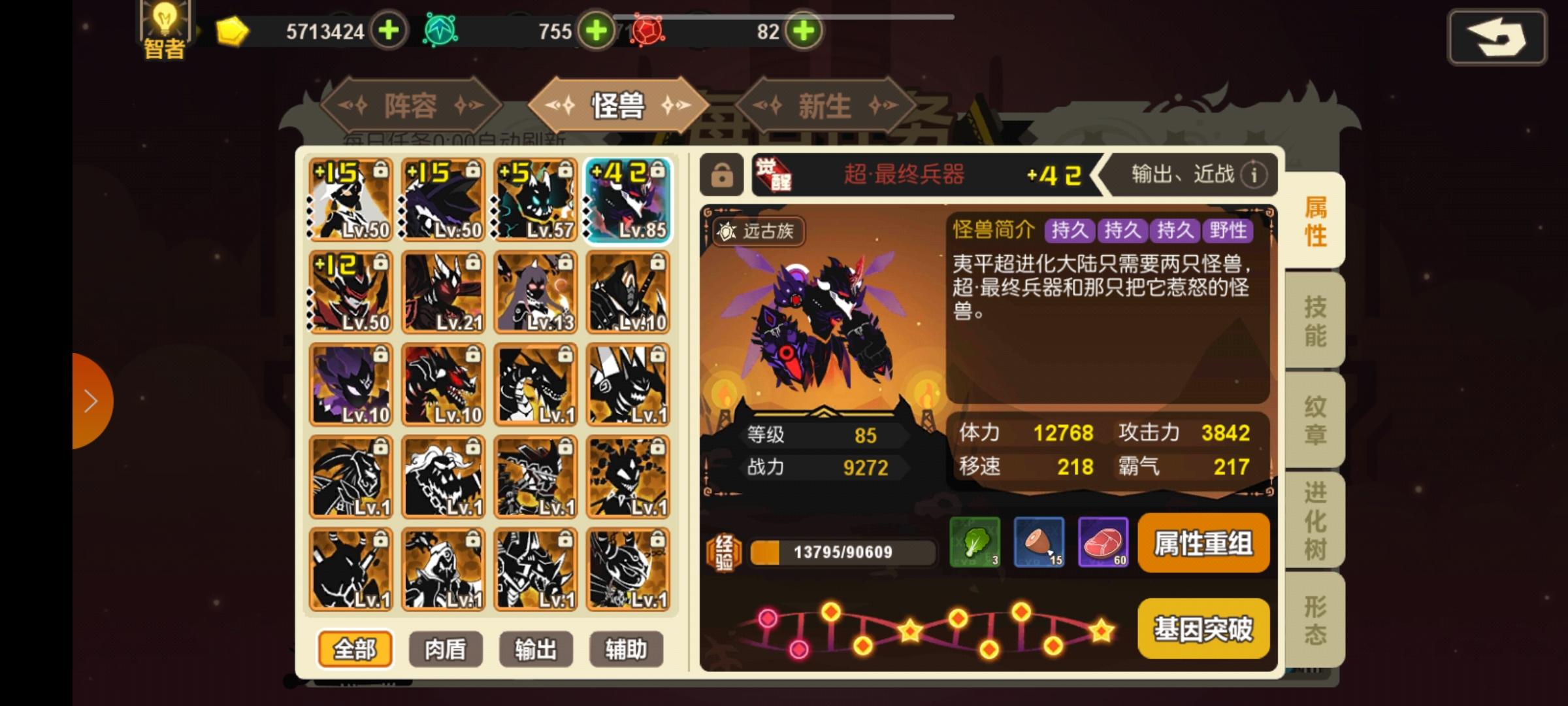Select the lettuce food item icon
The image size is (1568, 706).
click(975, 543)
